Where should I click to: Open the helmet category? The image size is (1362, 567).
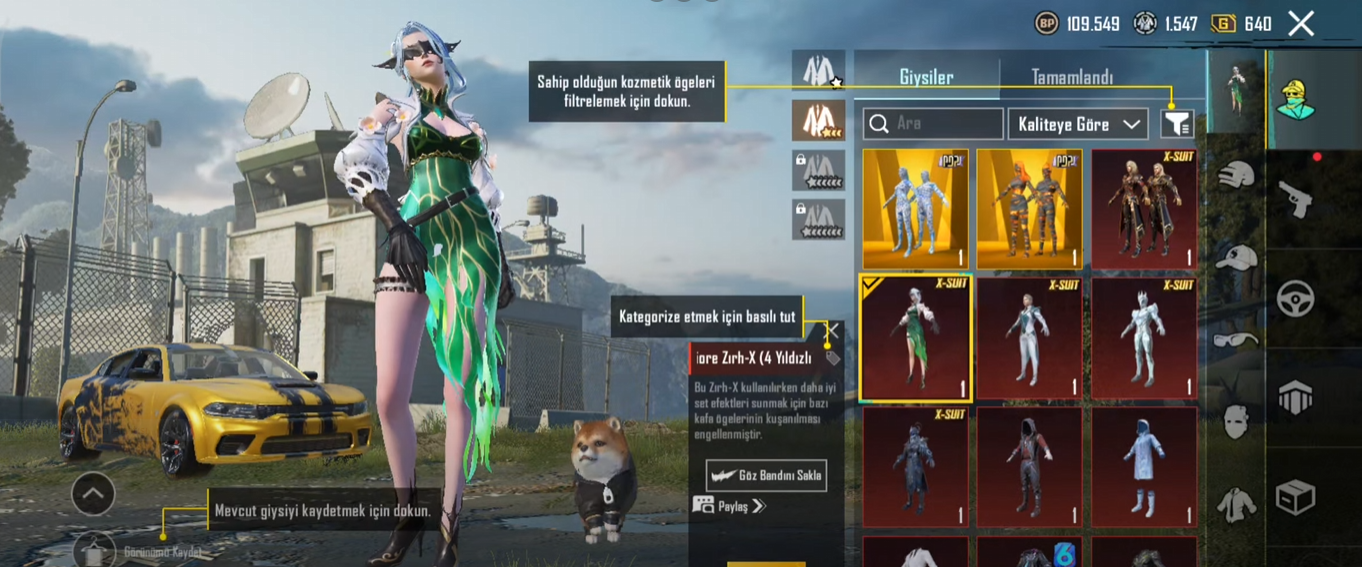pyautogui.click(x=1237, y=176)
